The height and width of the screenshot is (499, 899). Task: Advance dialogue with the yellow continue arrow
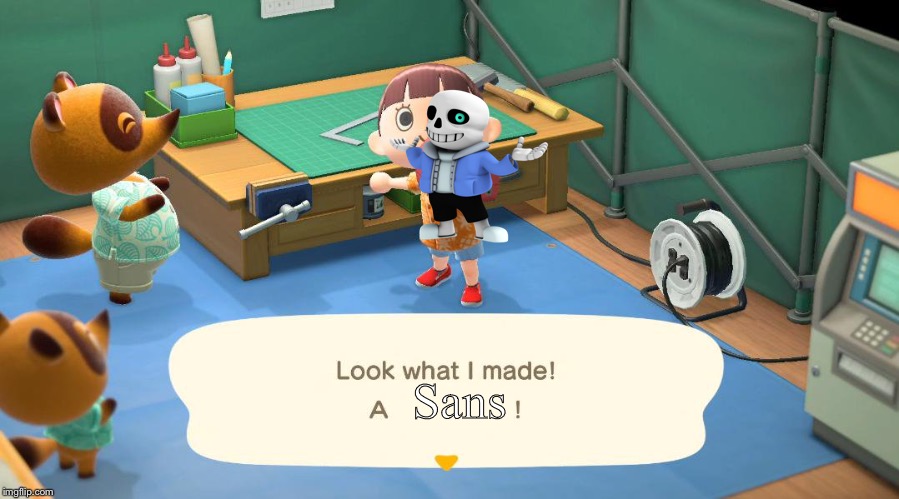446,462
